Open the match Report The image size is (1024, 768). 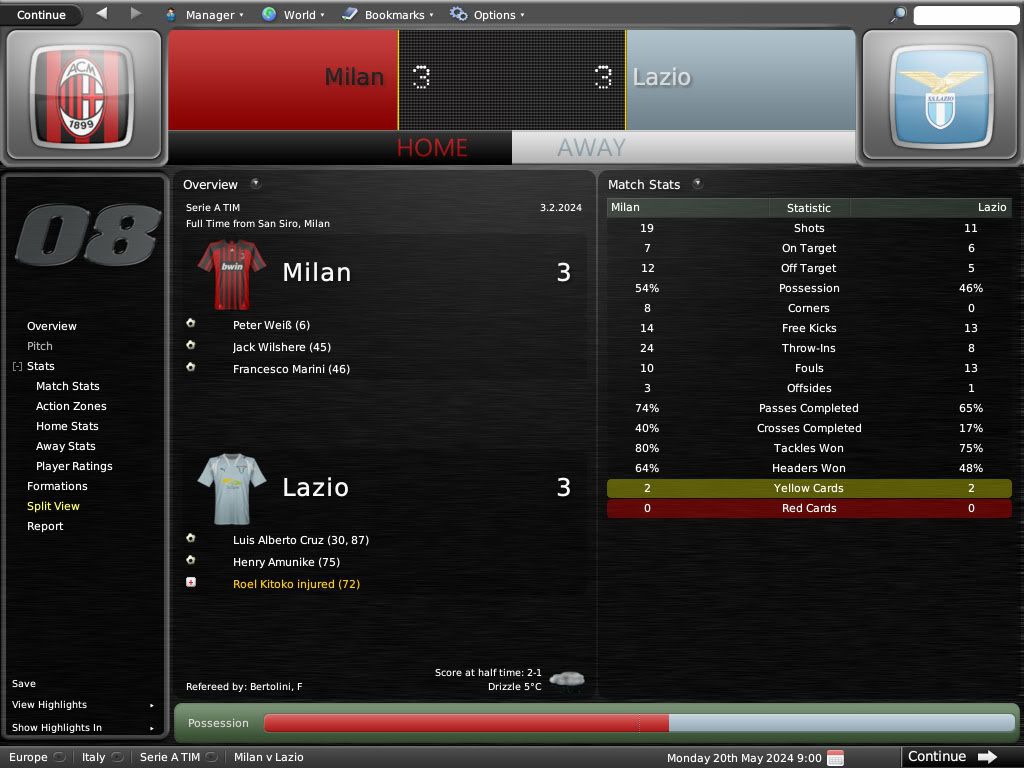click(45, 526)
